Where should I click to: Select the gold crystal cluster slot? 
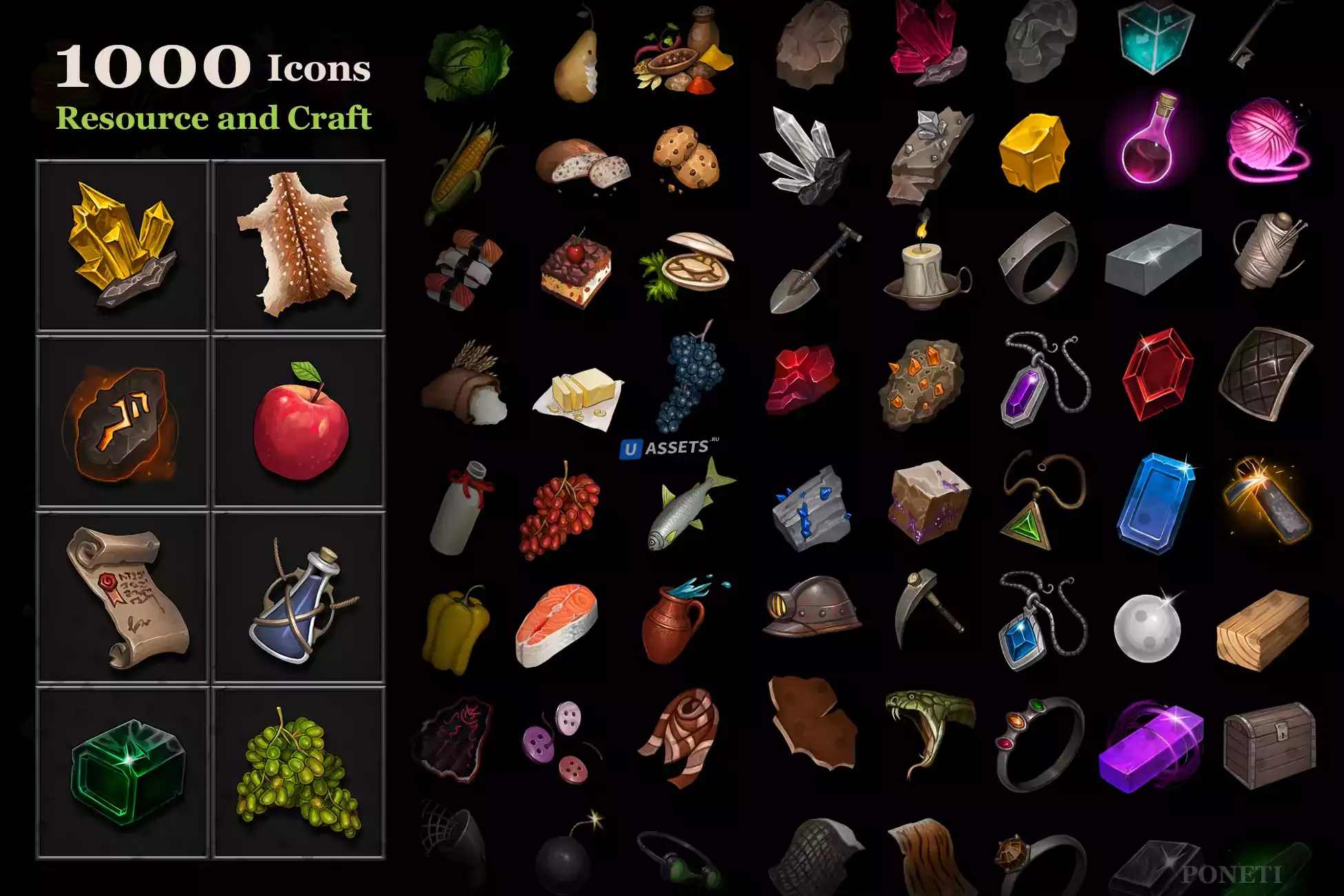point(123,246)
